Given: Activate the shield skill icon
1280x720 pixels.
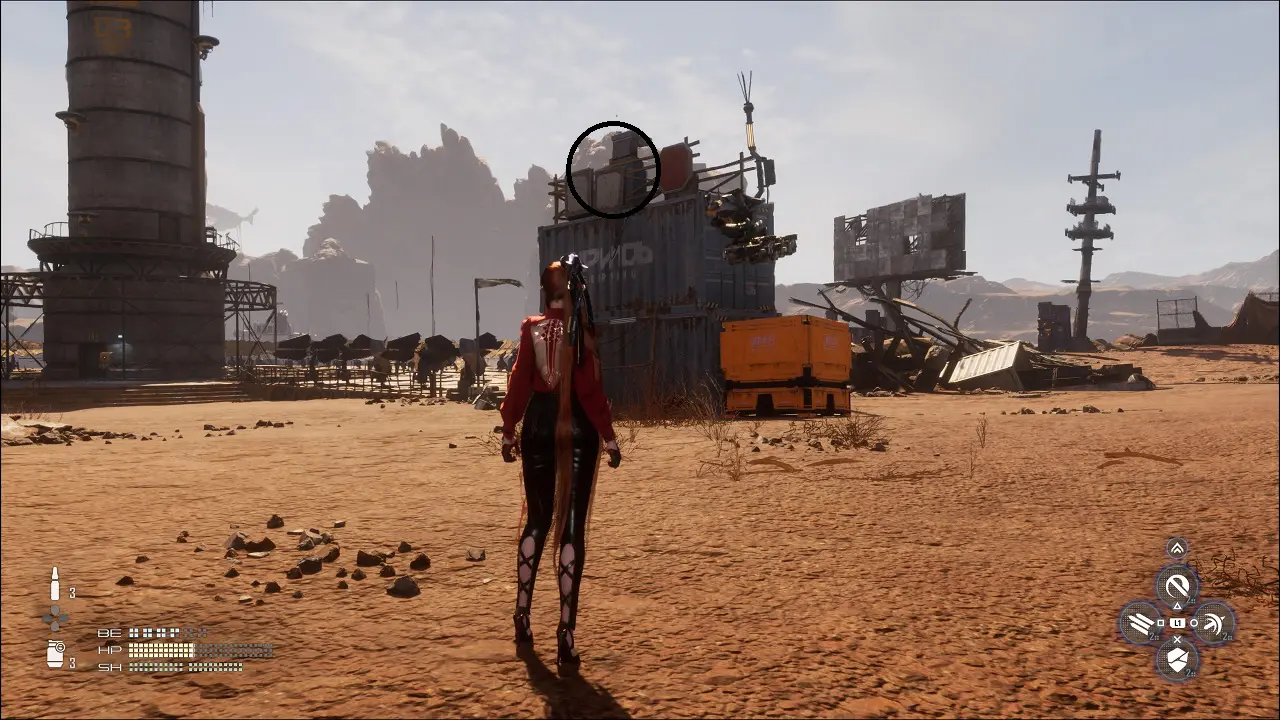Looking at the screenshot, I should pyautogui.click(x=1177, y=659).
